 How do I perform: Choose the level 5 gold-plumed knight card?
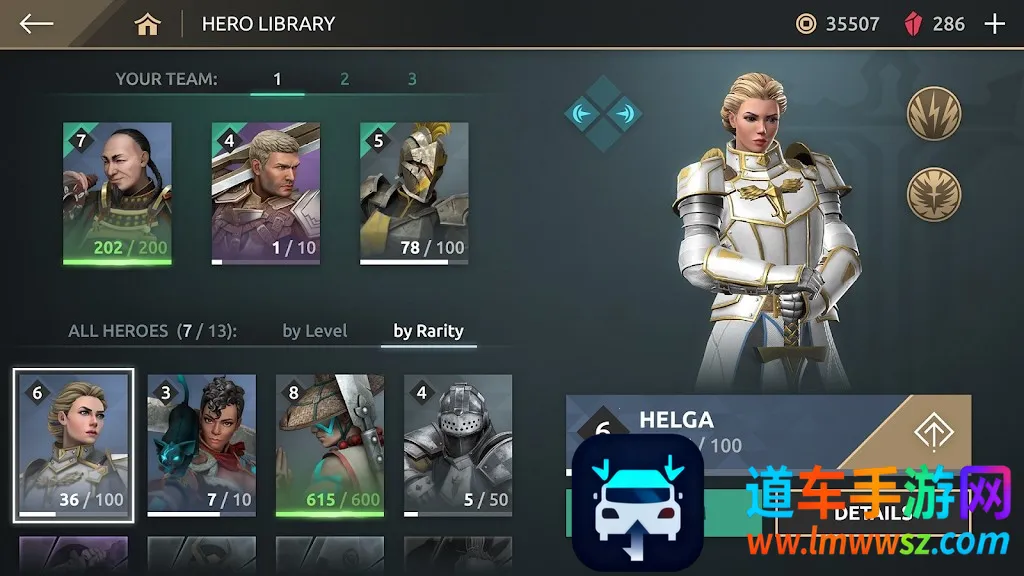[414, 193]
